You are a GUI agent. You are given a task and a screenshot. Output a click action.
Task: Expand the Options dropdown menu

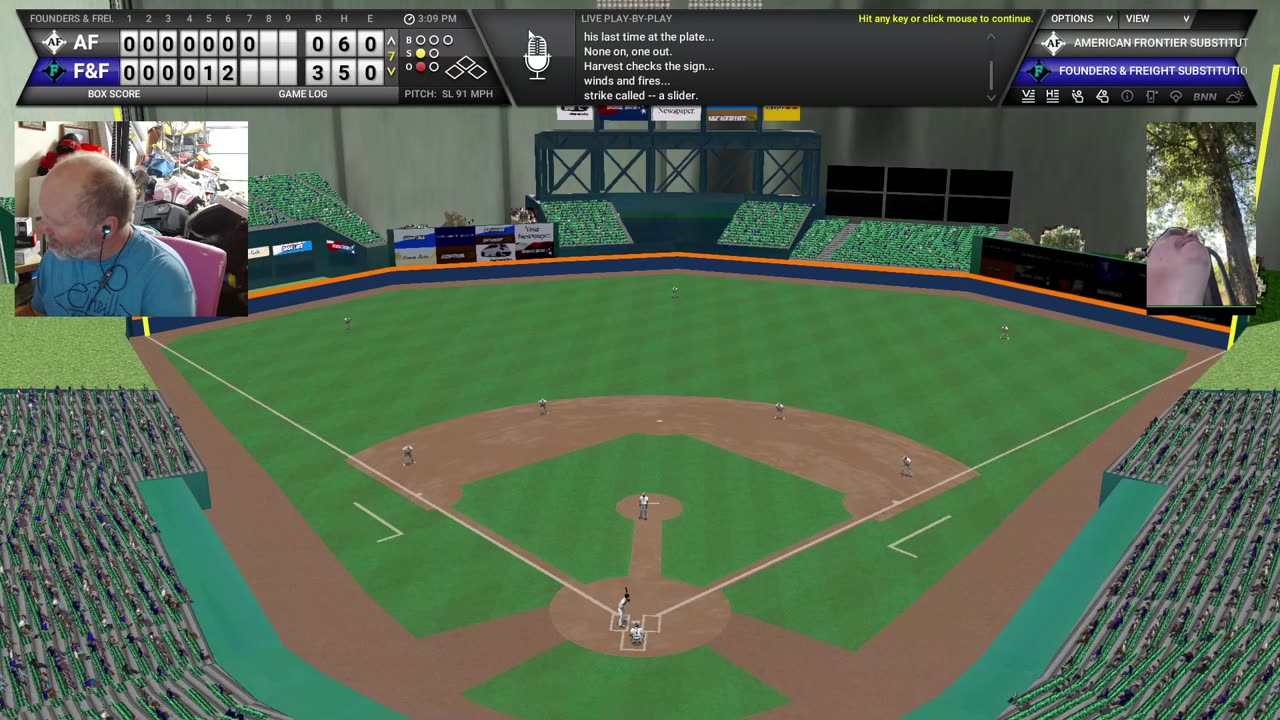click(x=1081, y=19)
